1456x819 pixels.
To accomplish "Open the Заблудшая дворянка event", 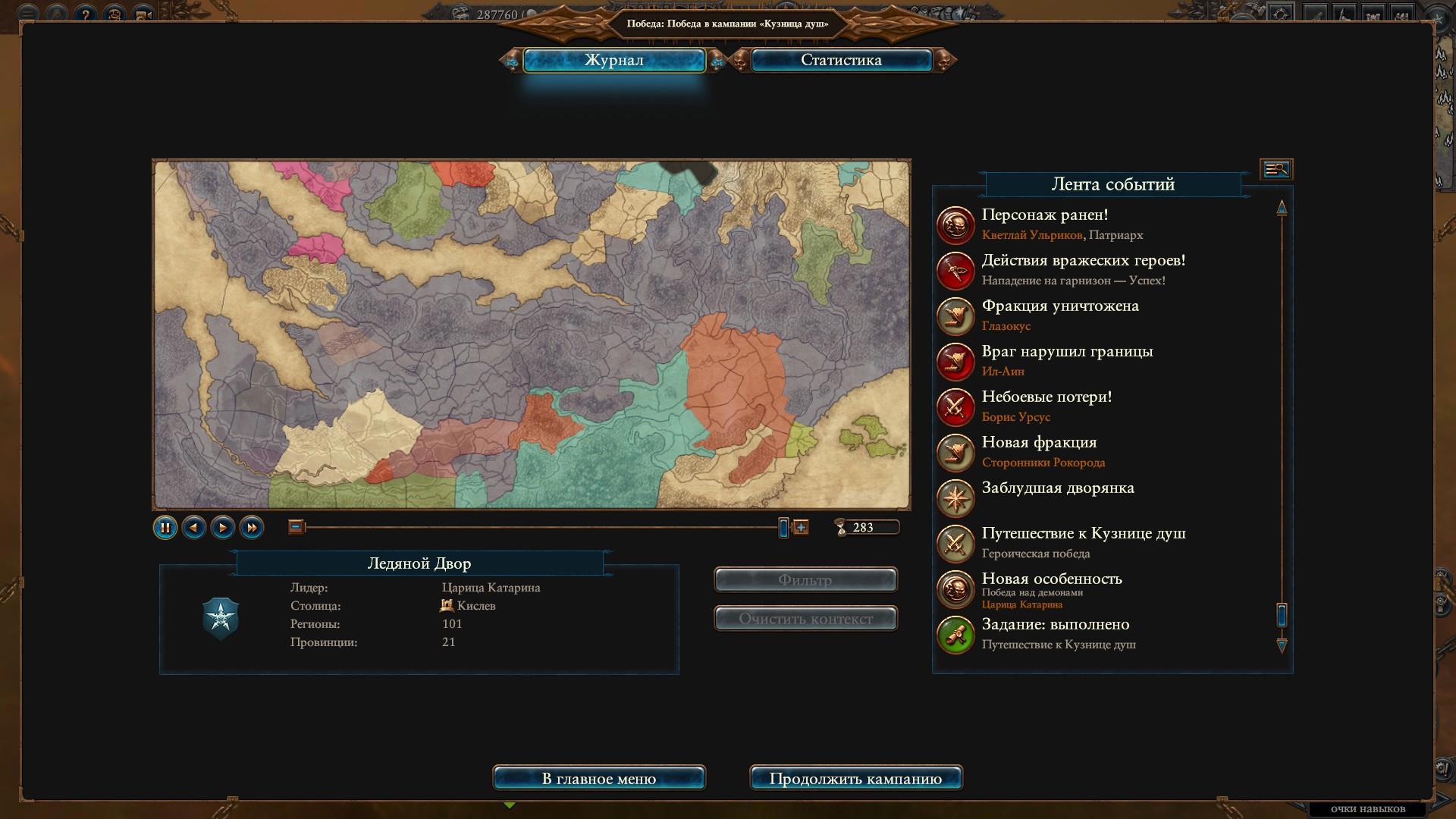I will point(1058,488).
